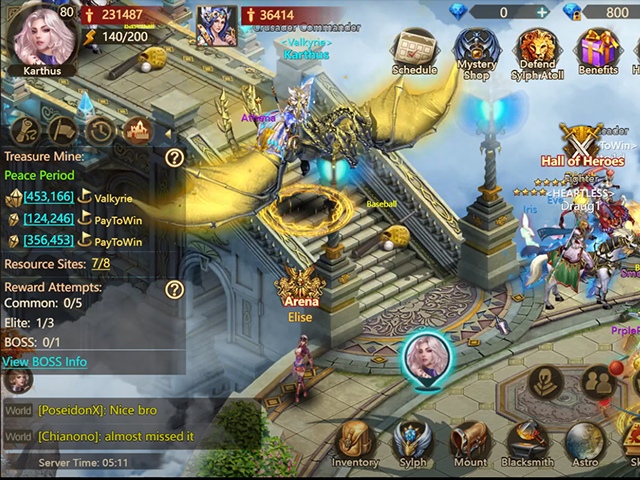The image size is (640, 480).
Task: Show help for Treasure Mine
Action: click(174, 157)
